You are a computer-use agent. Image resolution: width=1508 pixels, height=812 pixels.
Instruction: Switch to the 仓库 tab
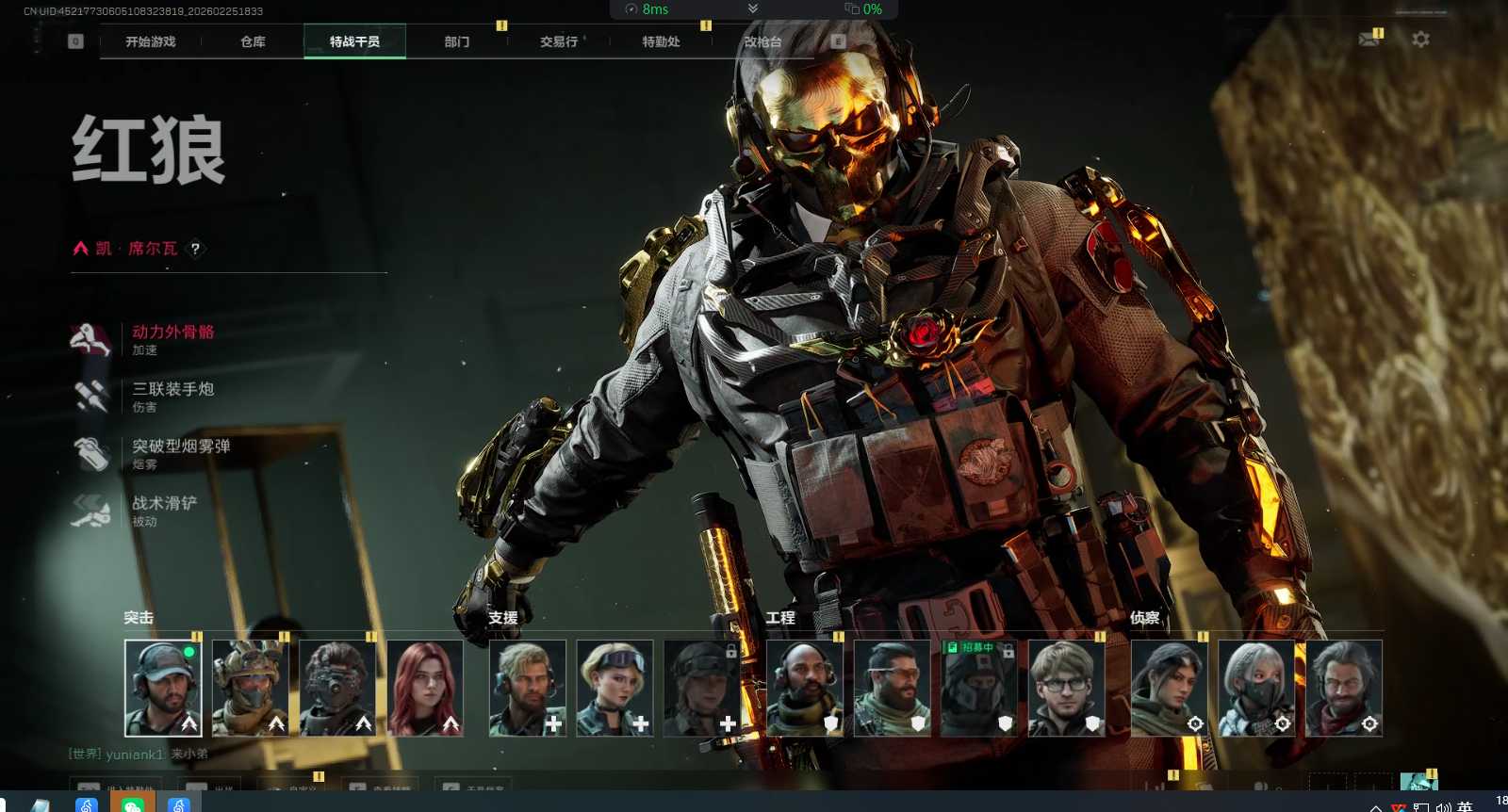(x=253, y=41)
